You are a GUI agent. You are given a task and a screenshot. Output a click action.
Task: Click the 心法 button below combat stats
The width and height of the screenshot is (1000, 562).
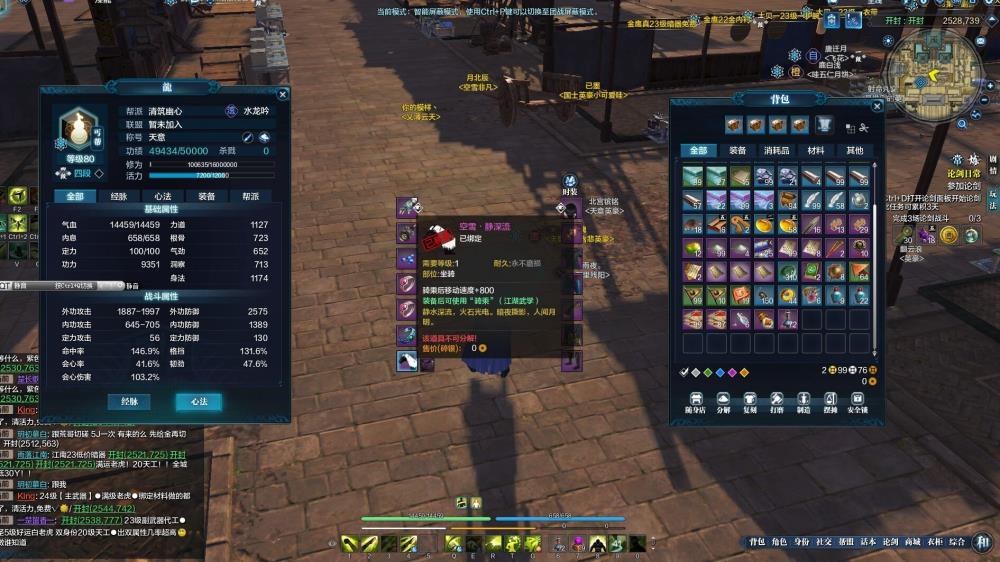coord(198,401)
